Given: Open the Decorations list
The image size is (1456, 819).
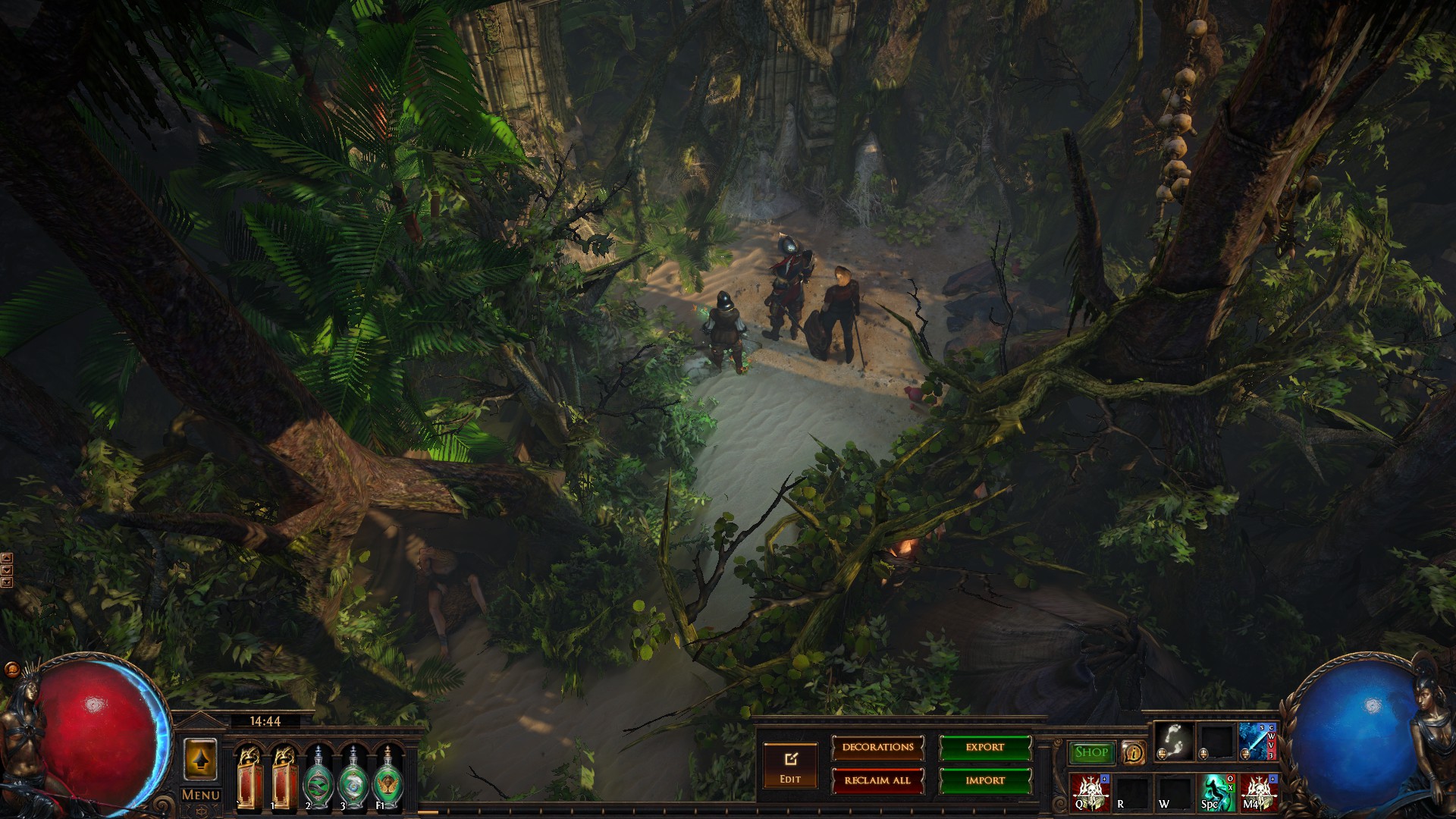Looking at the screenshot, I should (877, 748).
